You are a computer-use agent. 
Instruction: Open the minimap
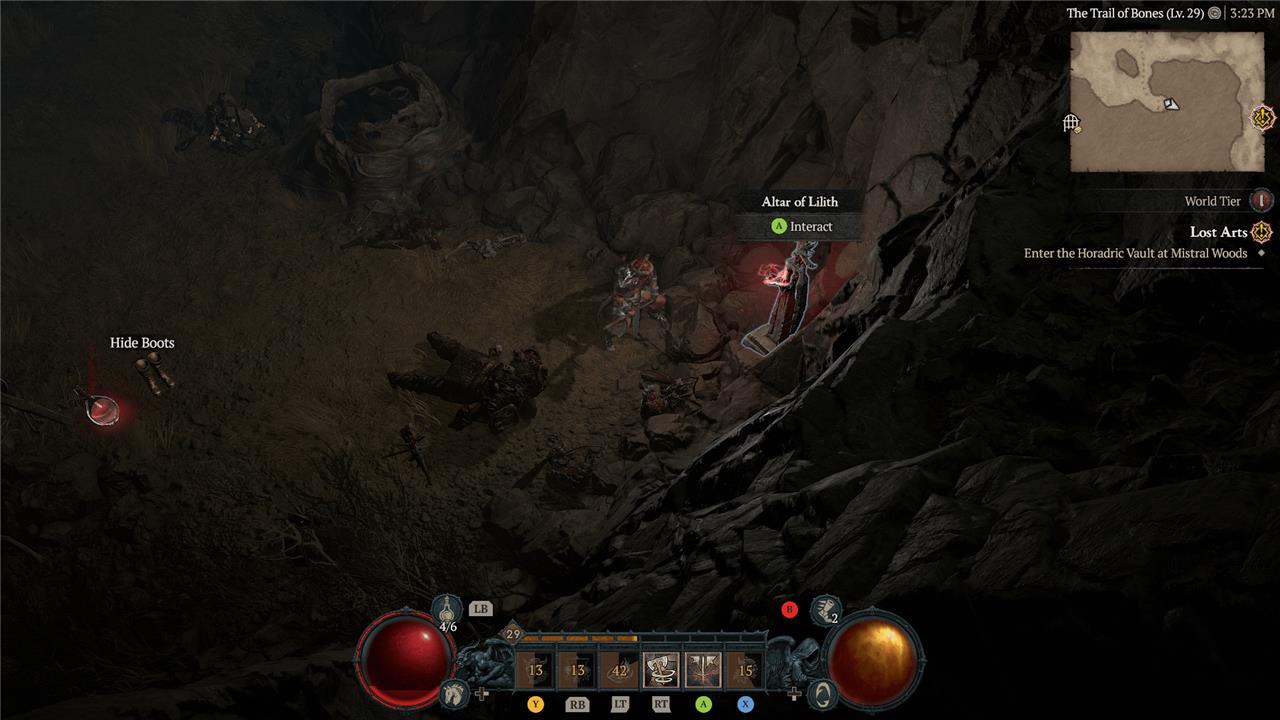coord(1166,101)
